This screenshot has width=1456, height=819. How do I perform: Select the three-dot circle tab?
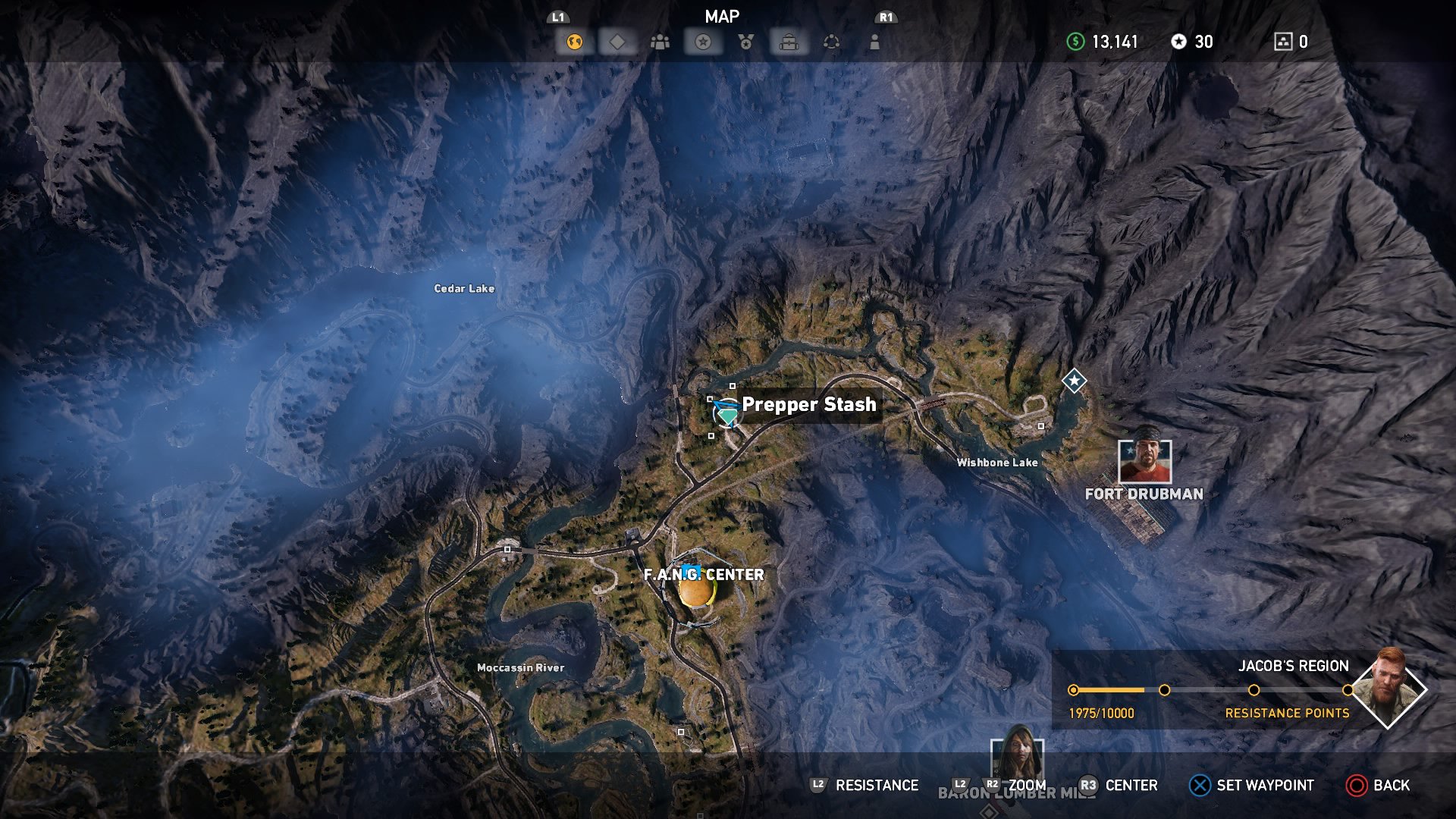(832, 42)
